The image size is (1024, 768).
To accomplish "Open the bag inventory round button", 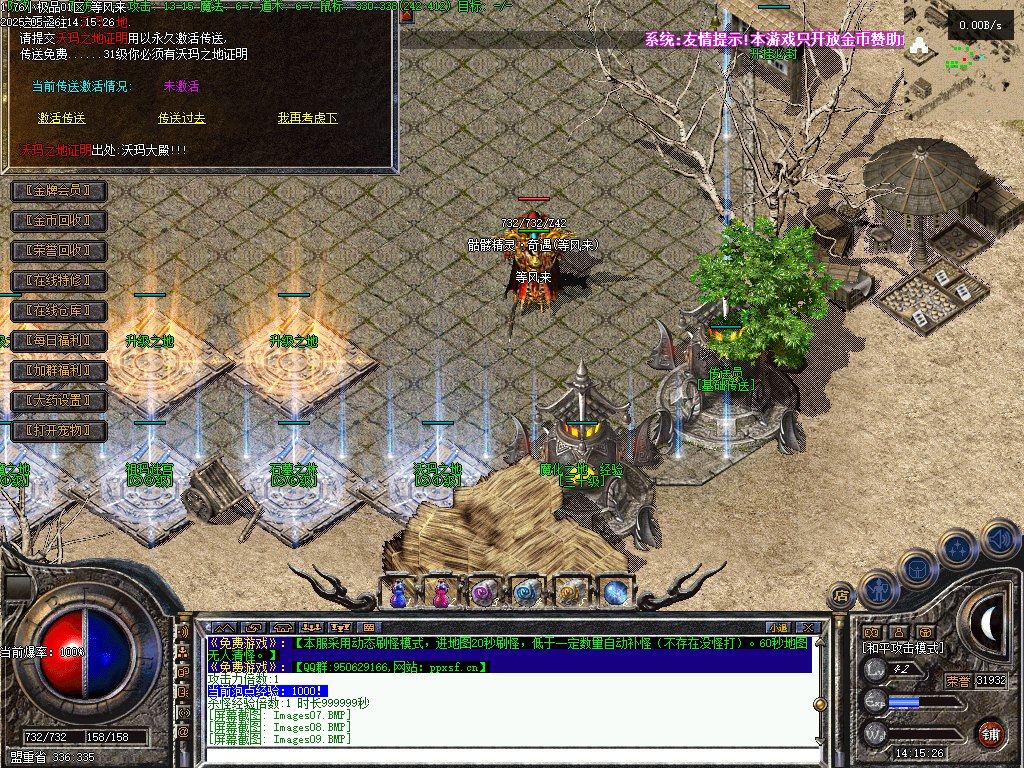I will coord(918,568).
